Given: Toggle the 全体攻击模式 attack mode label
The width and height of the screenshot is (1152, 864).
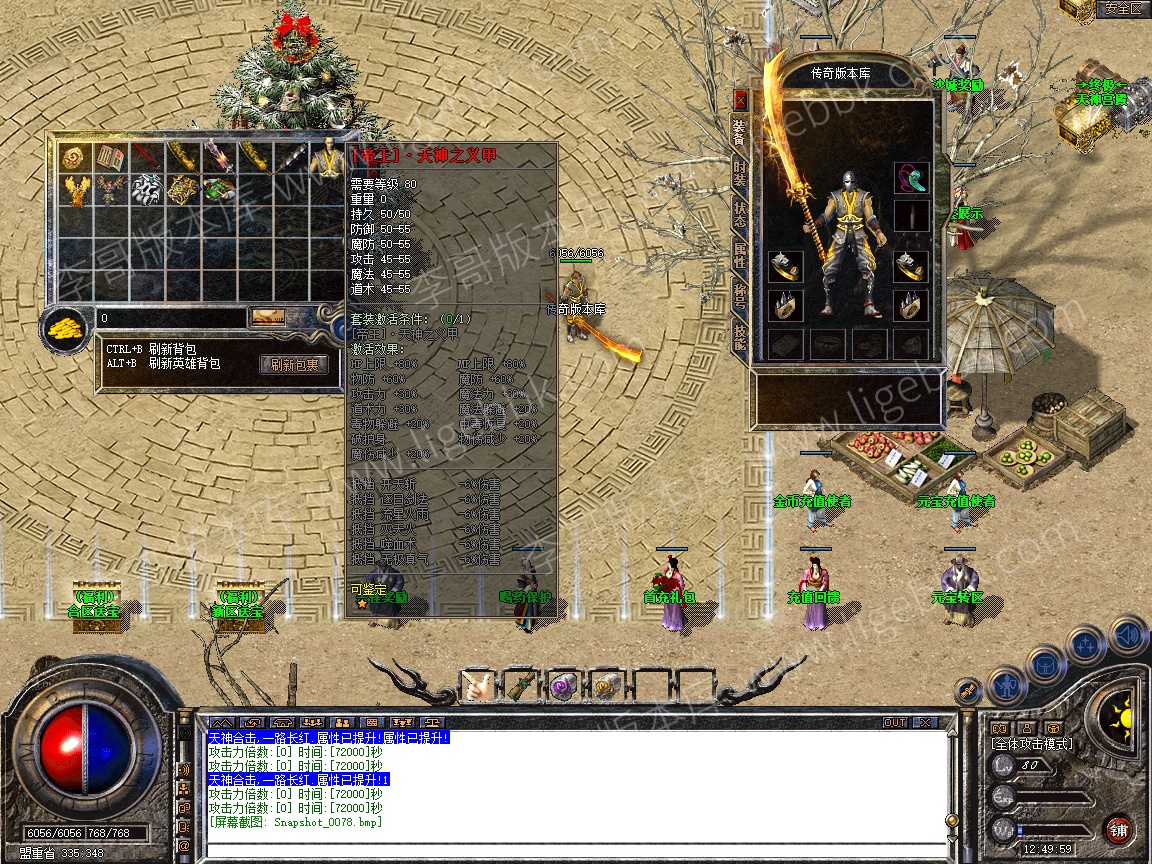Looking at the screenshot, I should tap(1031, 744).
